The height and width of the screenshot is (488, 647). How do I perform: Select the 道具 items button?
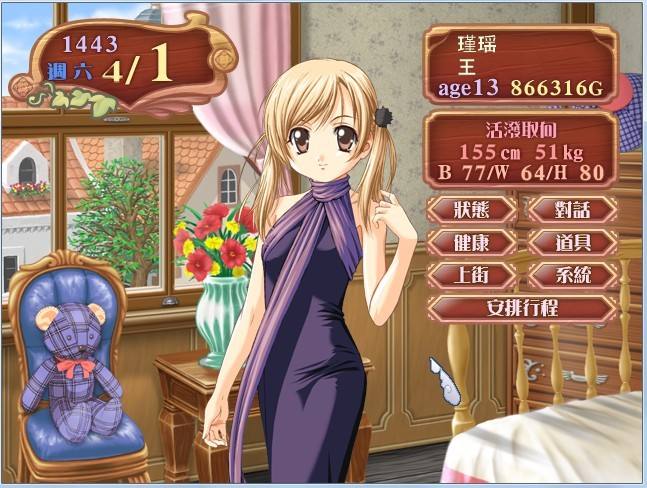coord(572,242)
